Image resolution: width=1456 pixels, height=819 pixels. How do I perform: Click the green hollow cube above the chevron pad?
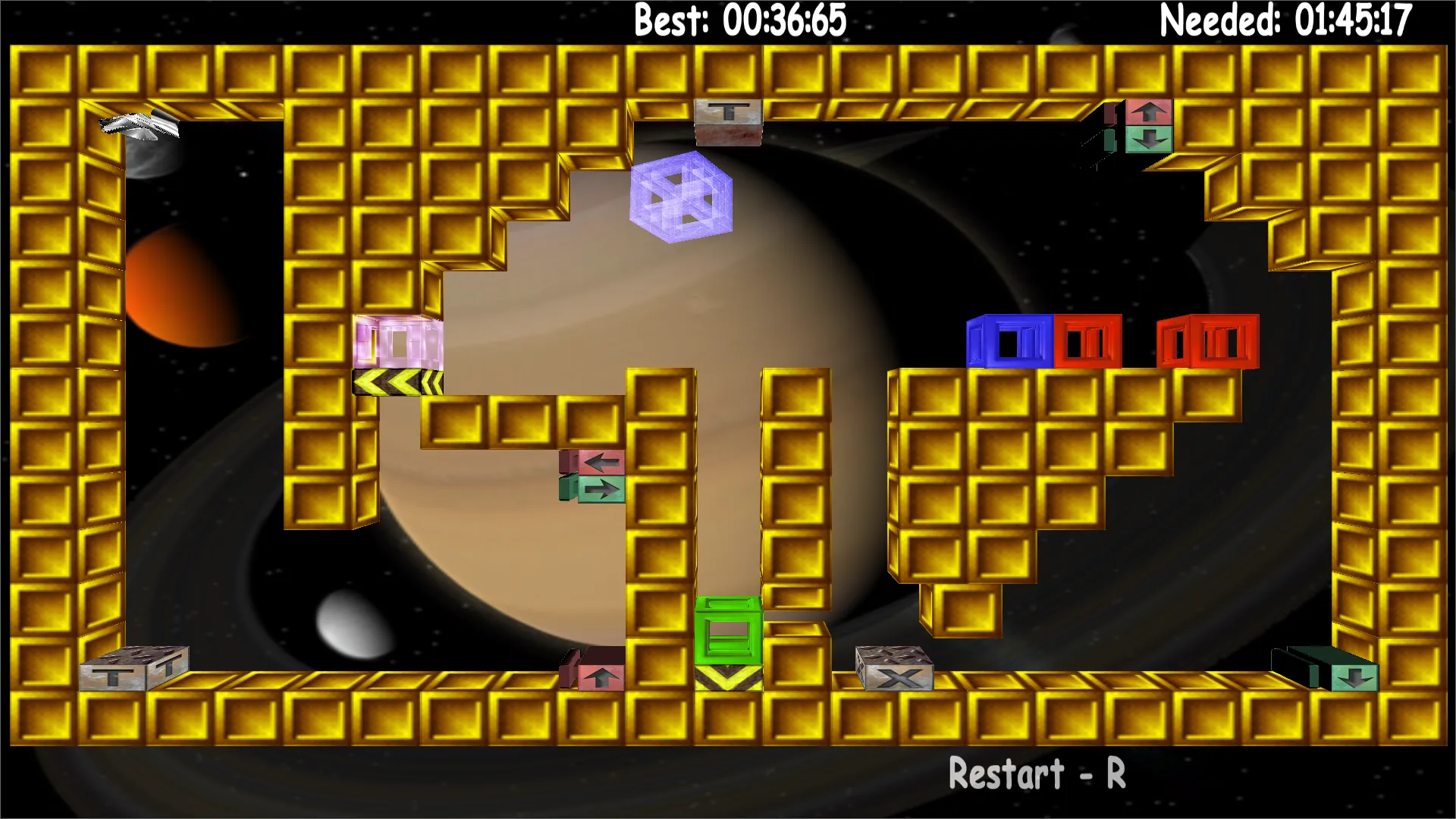[726, 629]
